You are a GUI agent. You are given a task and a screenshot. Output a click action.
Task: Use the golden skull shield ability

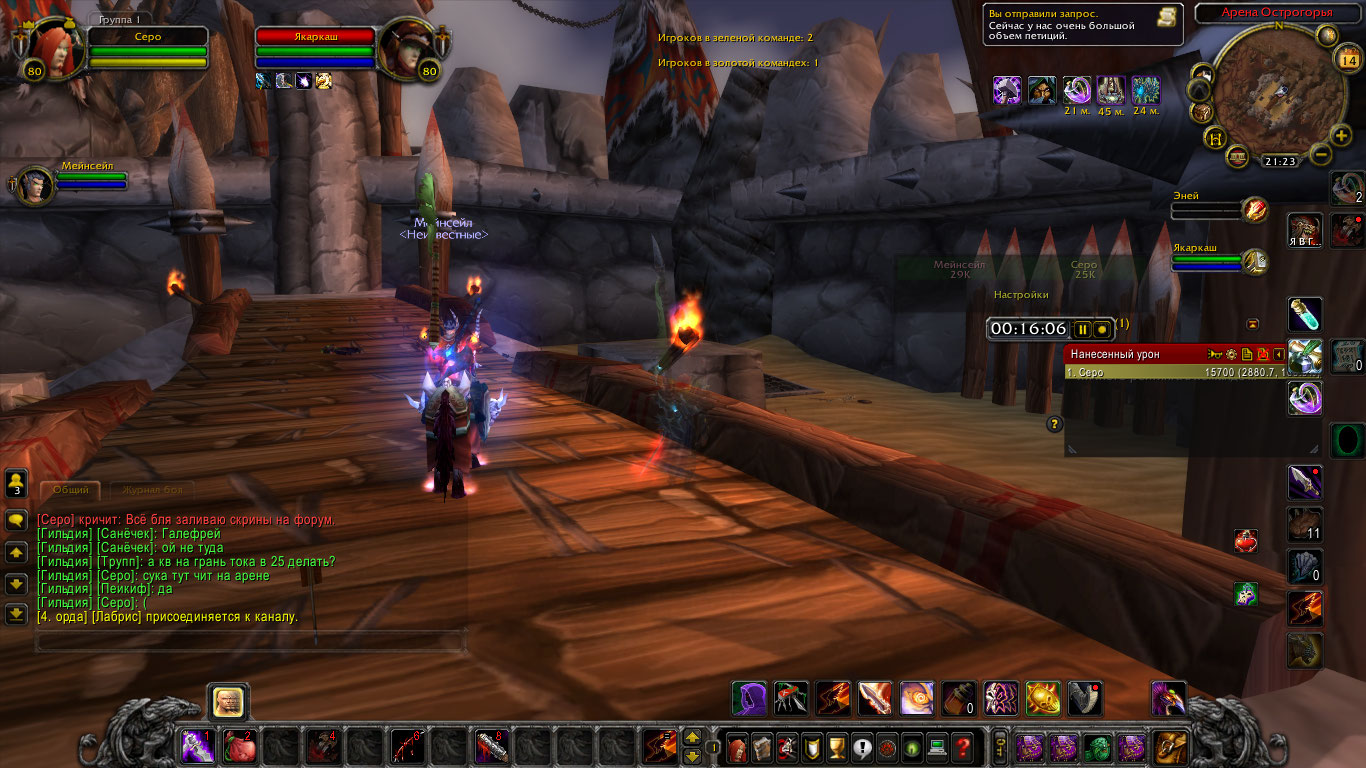point(1043,698)
